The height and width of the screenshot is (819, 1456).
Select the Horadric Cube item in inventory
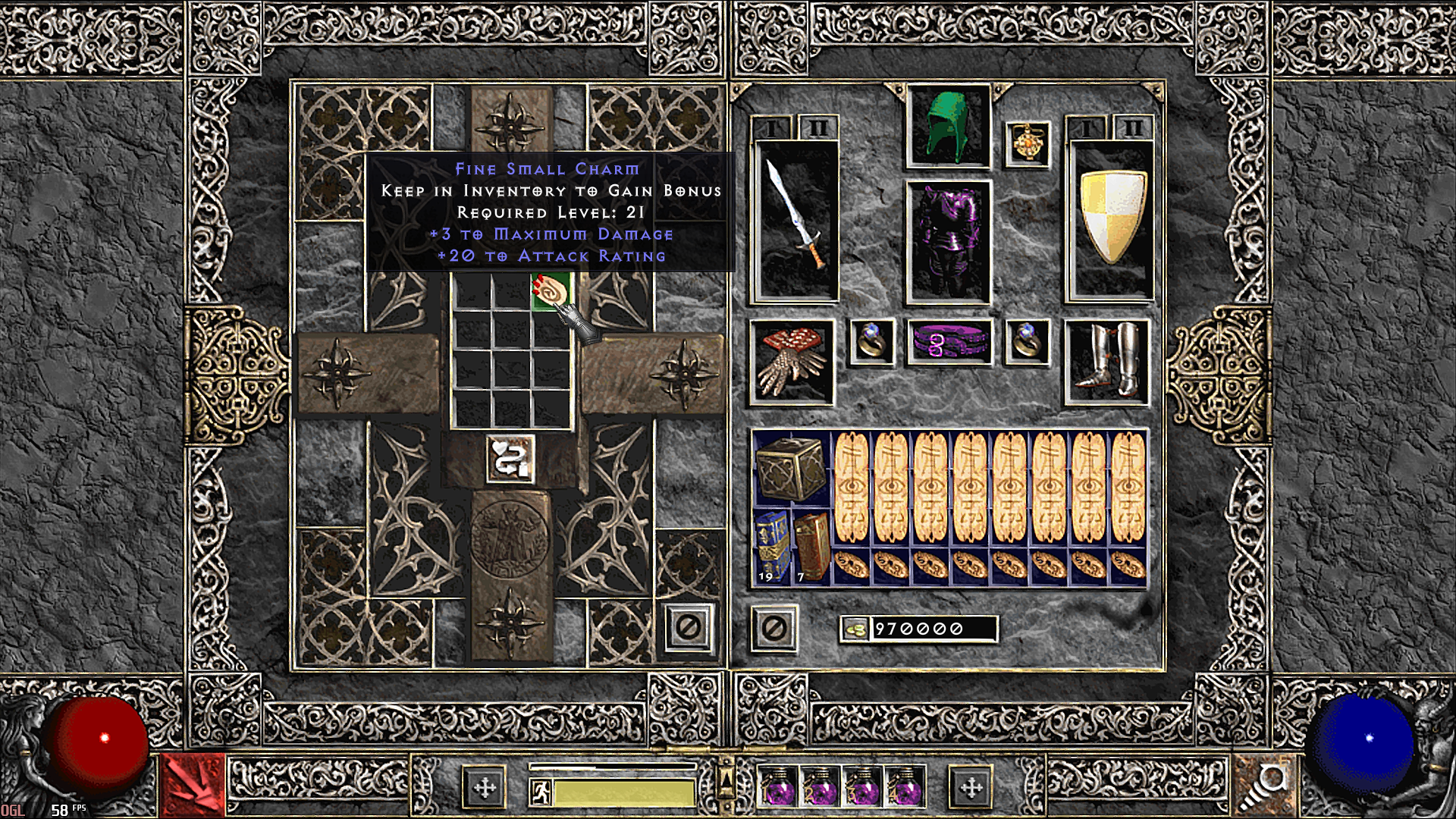click(791, 469)
